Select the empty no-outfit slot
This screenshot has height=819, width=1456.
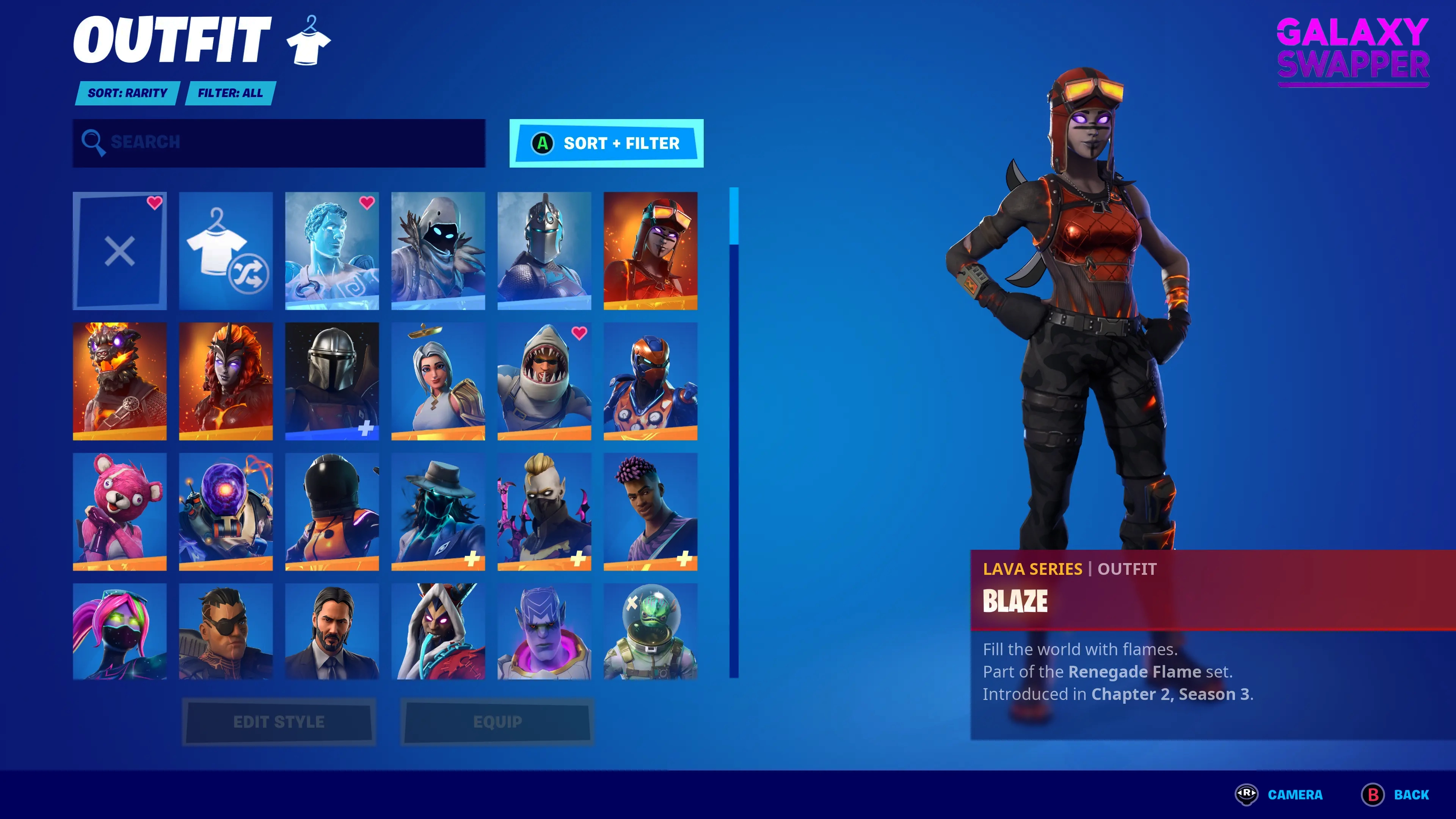pos(119,250)
